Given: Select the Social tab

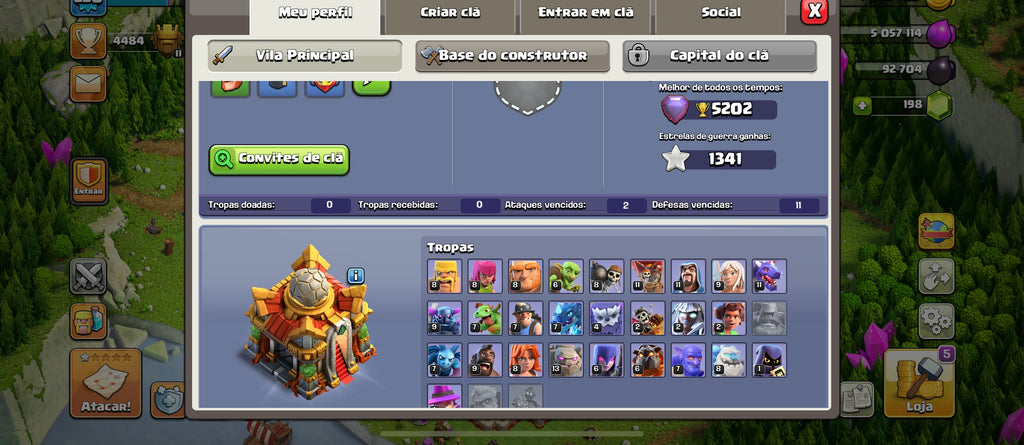Looking at the screenshot, I should coord(720,14).
